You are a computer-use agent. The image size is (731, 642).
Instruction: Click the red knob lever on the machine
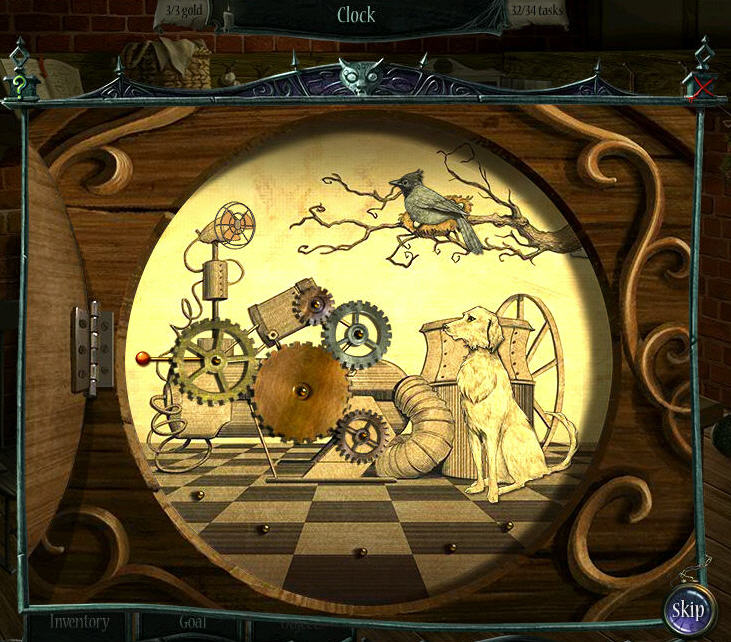pos(142,357)
